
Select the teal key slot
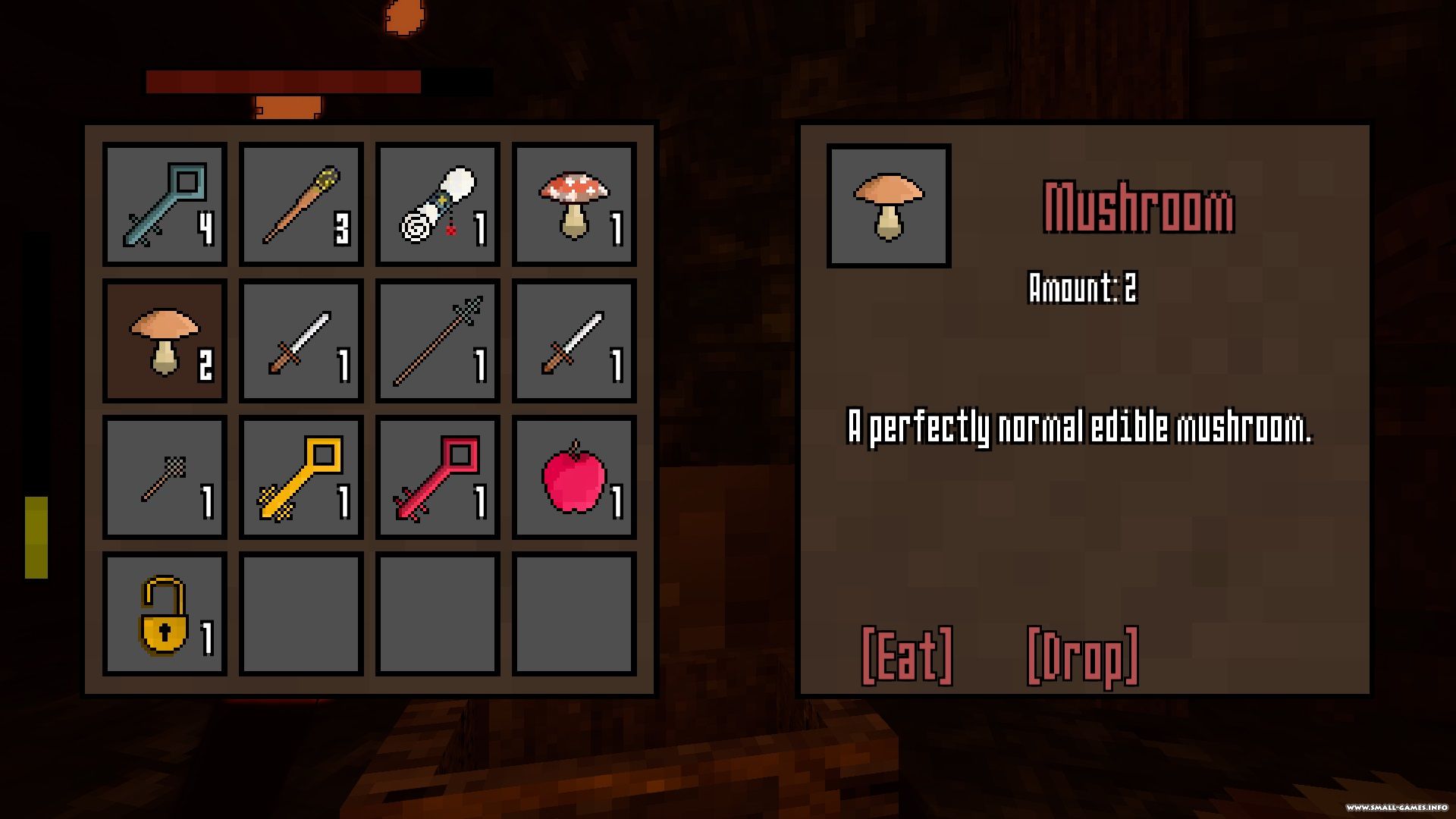[x=165, y=204]
